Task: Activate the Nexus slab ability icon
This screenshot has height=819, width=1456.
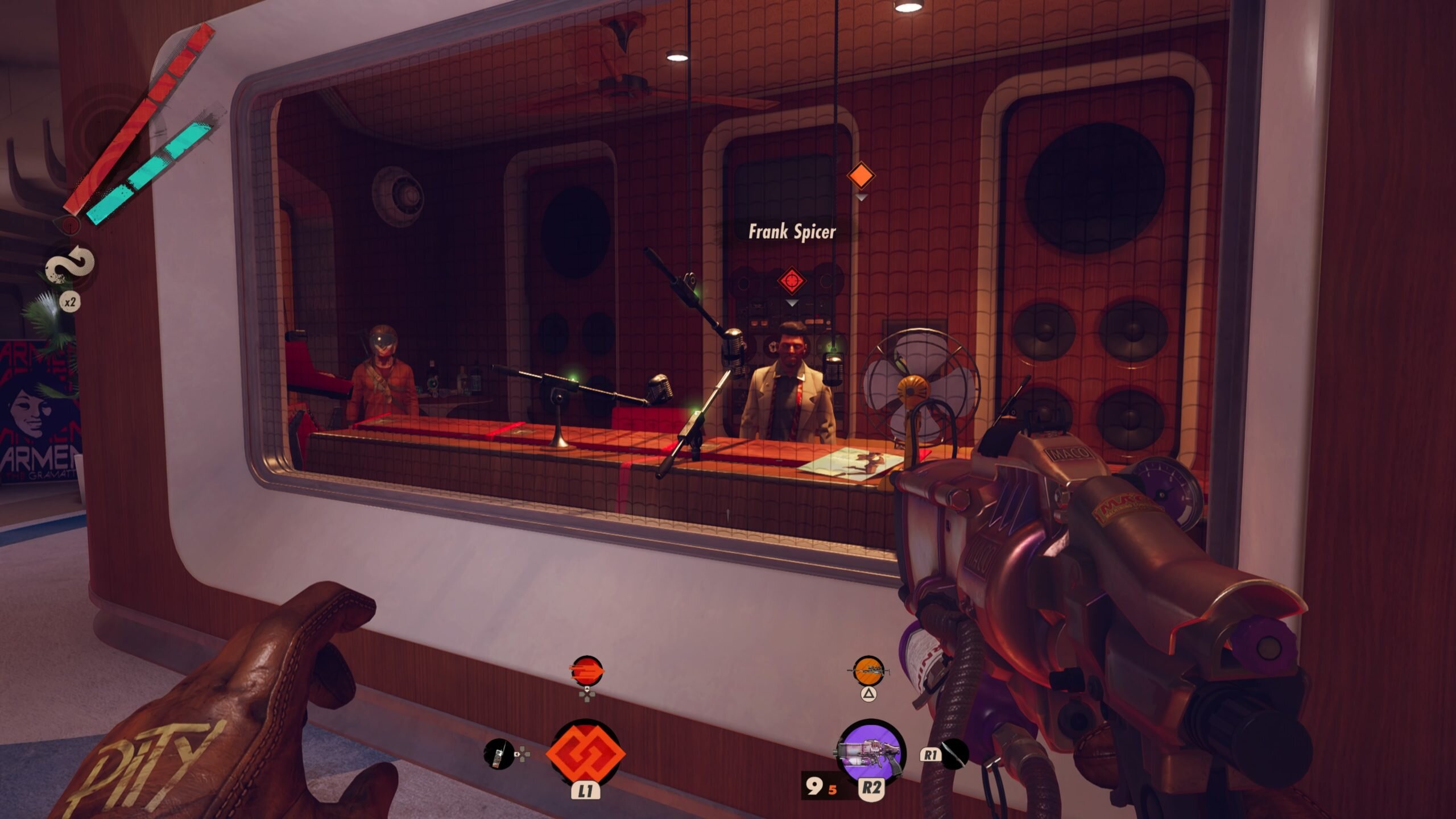Action: point(585,752)
